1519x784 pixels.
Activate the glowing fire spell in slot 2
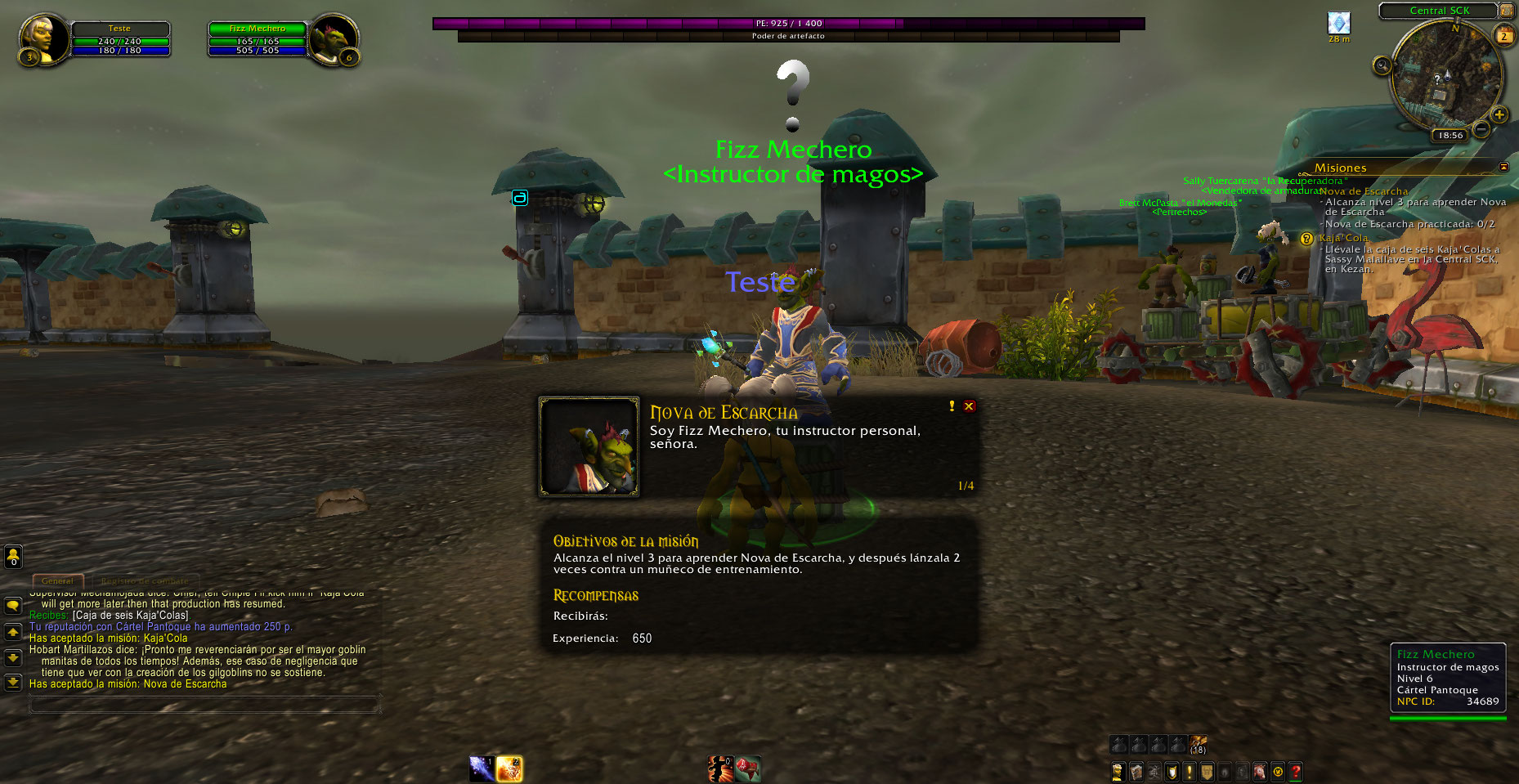pyautogui.click(x=509, y=768)
